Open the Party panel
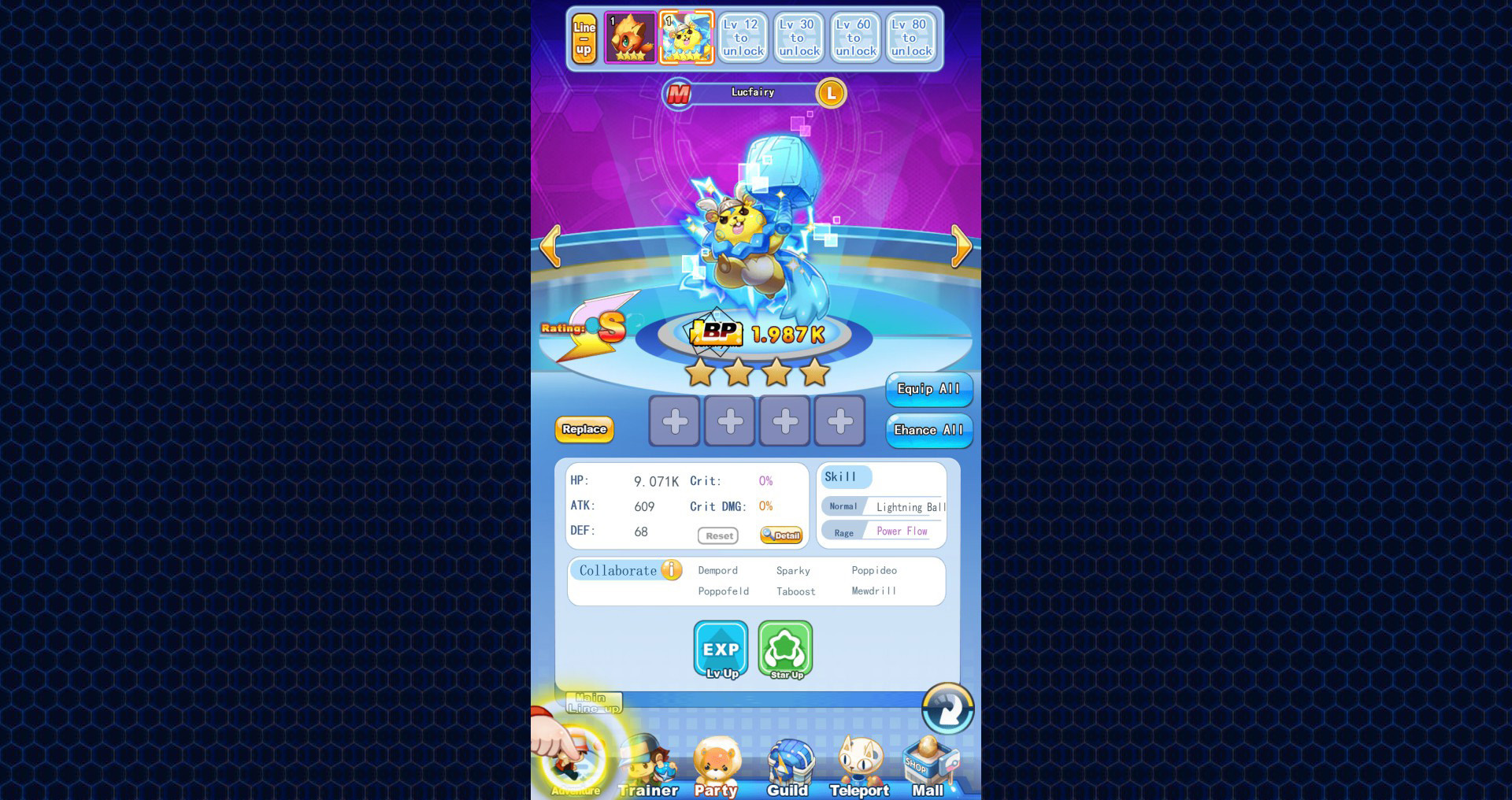1512x800 pixels. coord(715,762)
